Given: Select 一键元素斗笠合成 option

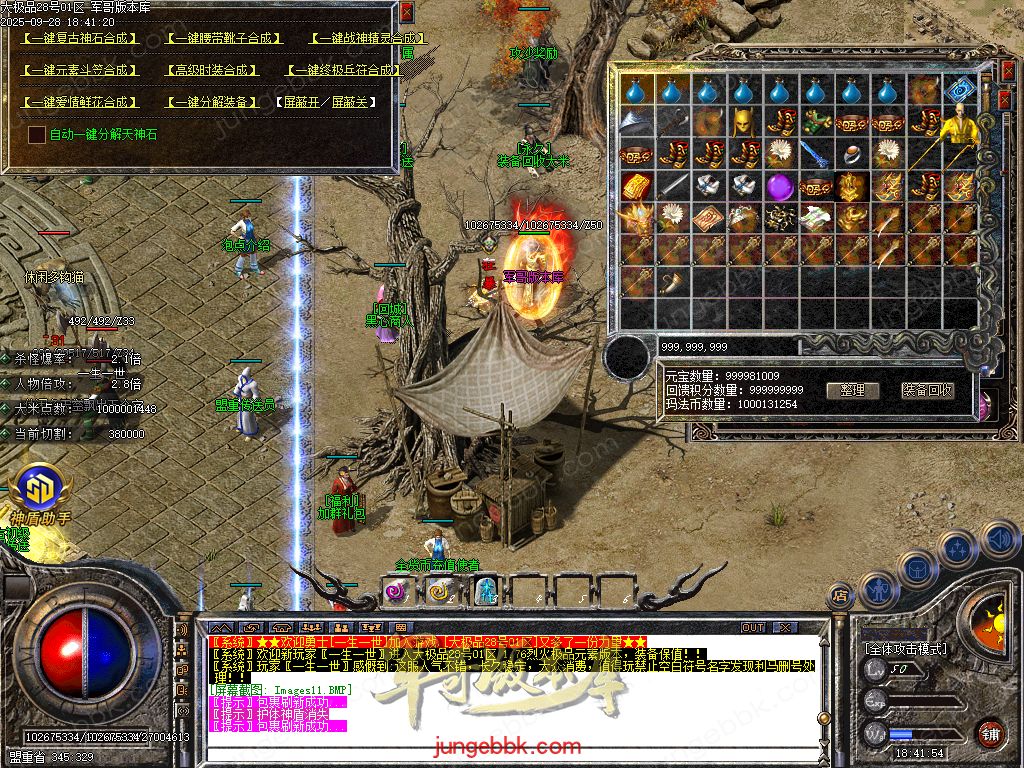Looking at the screenshot, I should 79,71.
